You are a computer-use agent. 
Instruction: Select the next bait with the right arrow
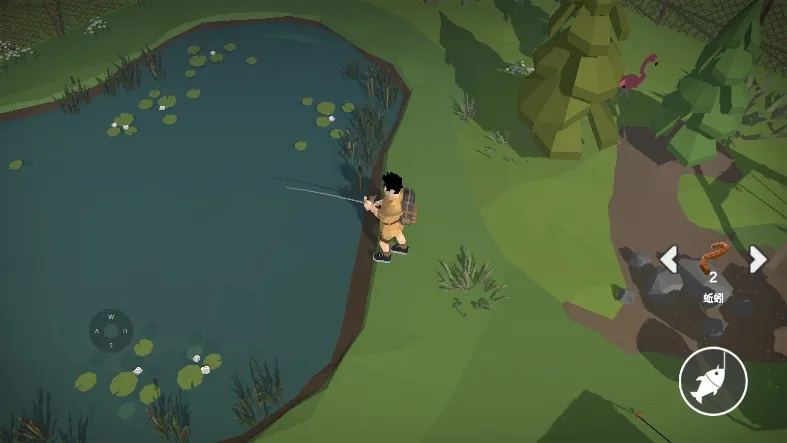(758, 259)
